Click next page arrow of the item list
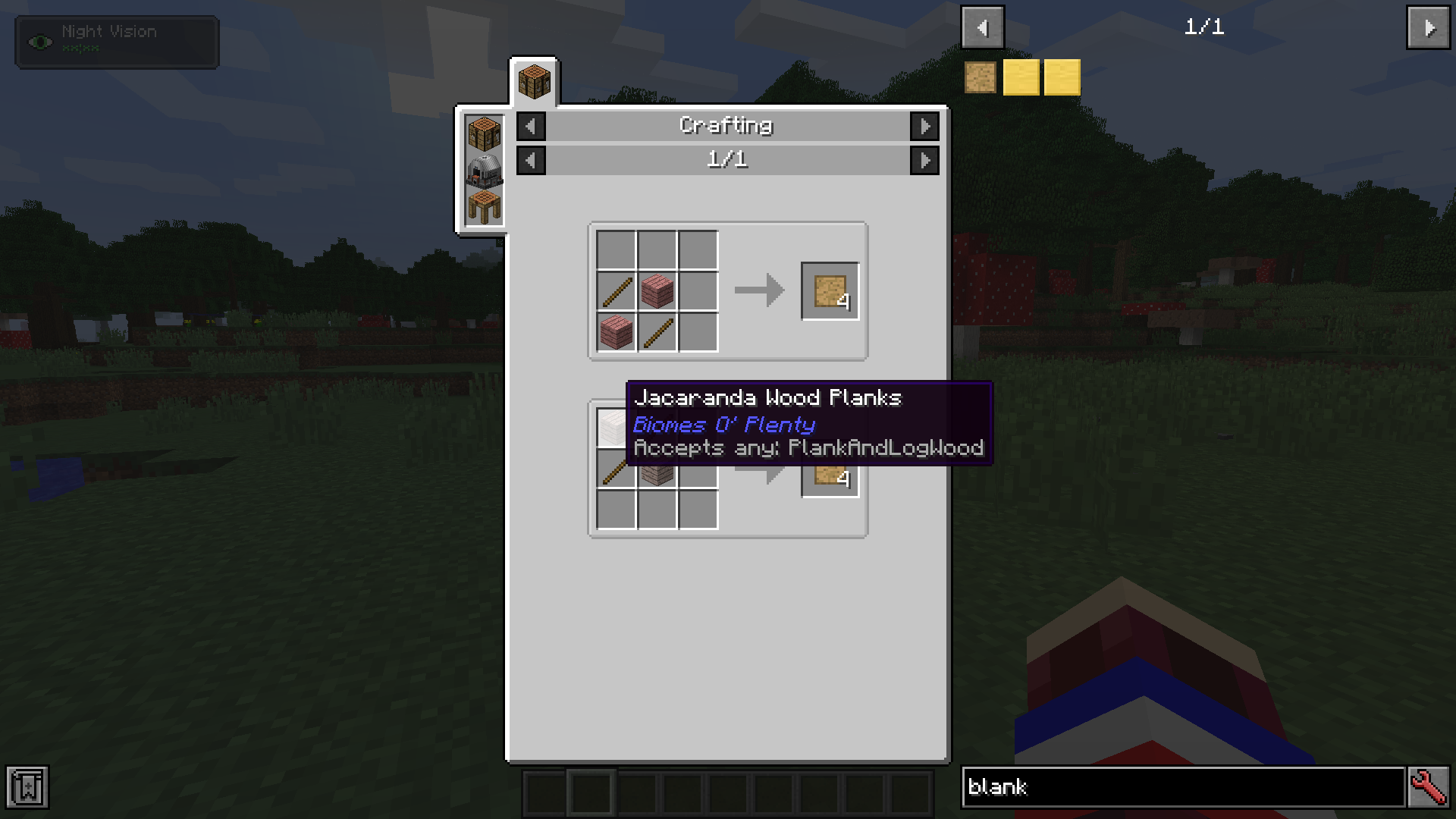Image resolution: width=1456 pixels, height=819 pixels. (x=1429, y=27)
